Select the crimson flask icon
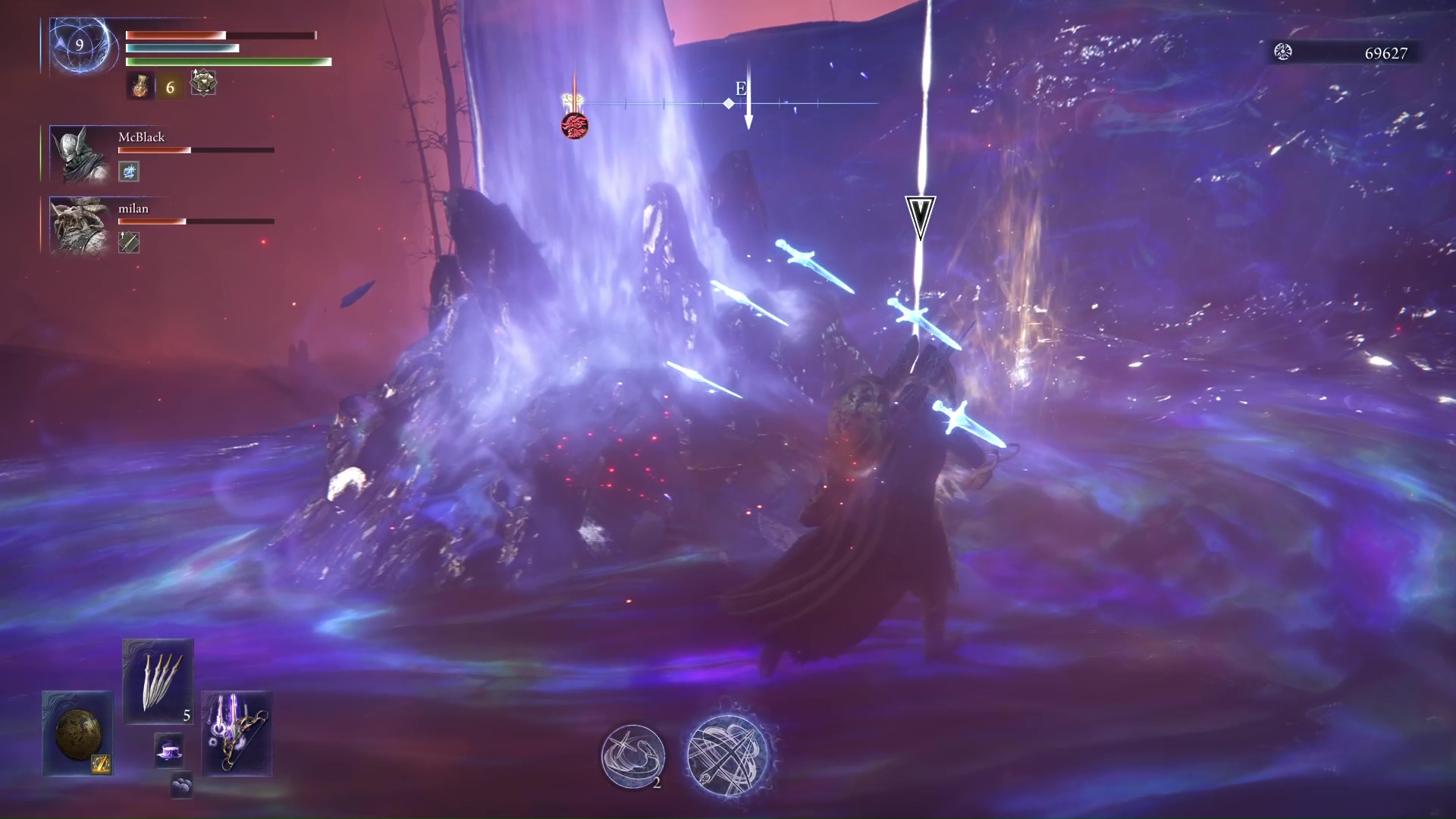This screenshot has width=1456, height=819. click(140, 85)
